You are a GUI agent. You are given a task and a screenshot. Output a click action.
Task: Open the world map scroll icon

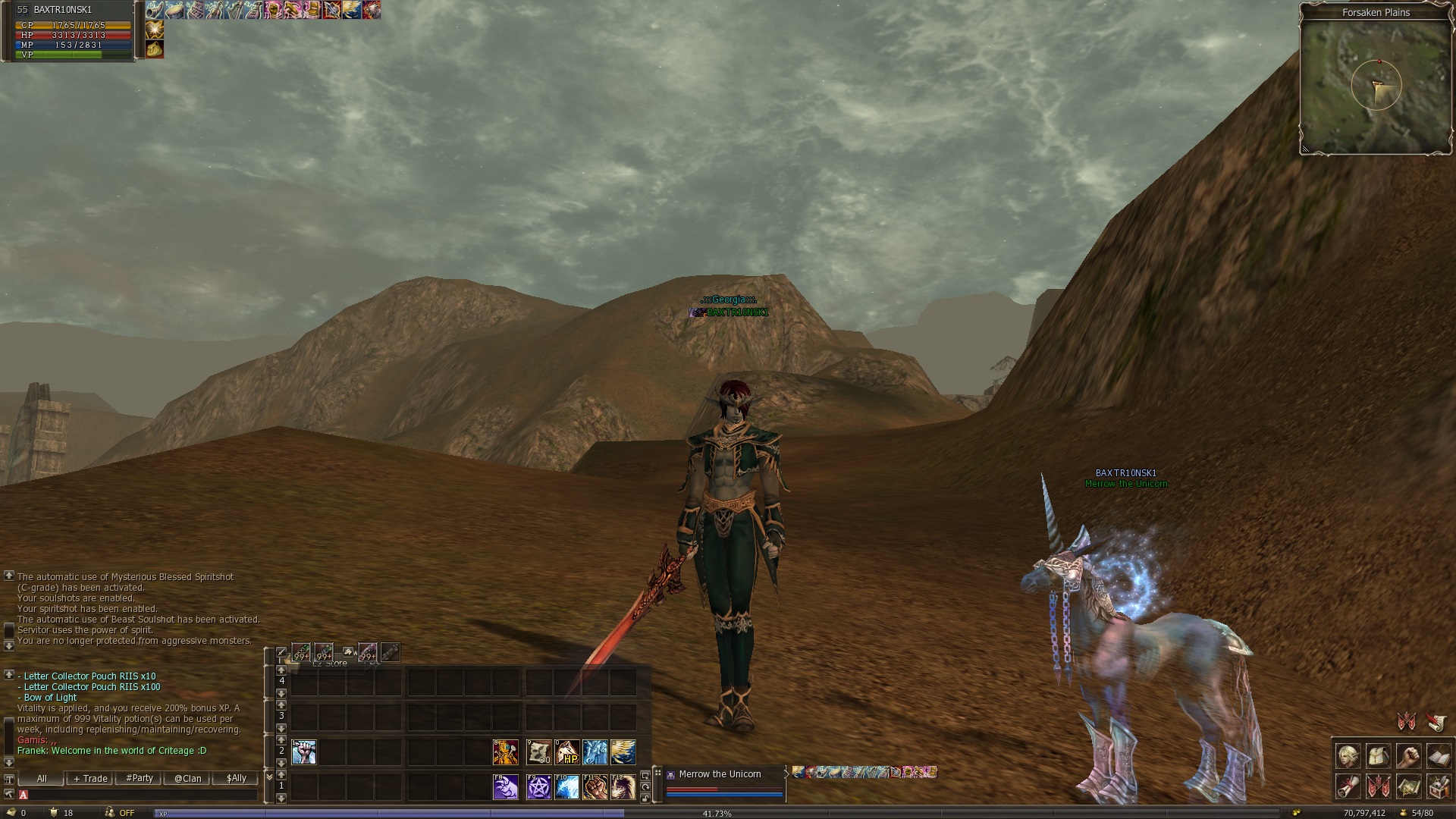click(1408, 786)
